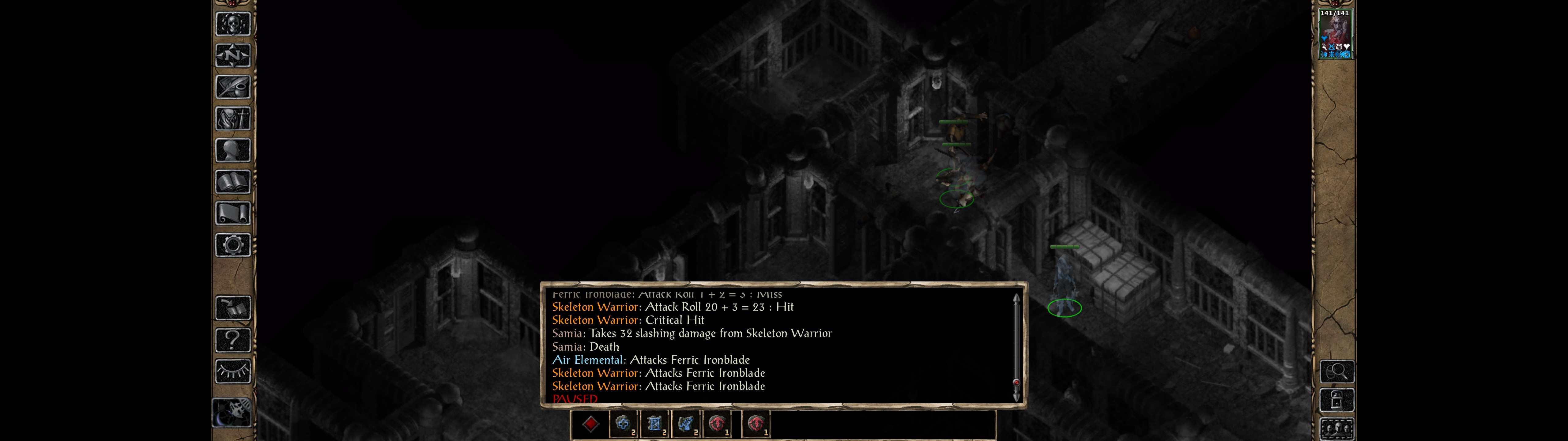Image resolution: width=1568 pixels, height=441 pixels.
Task: Open the options gear menu
Action: tap(232, 245)
